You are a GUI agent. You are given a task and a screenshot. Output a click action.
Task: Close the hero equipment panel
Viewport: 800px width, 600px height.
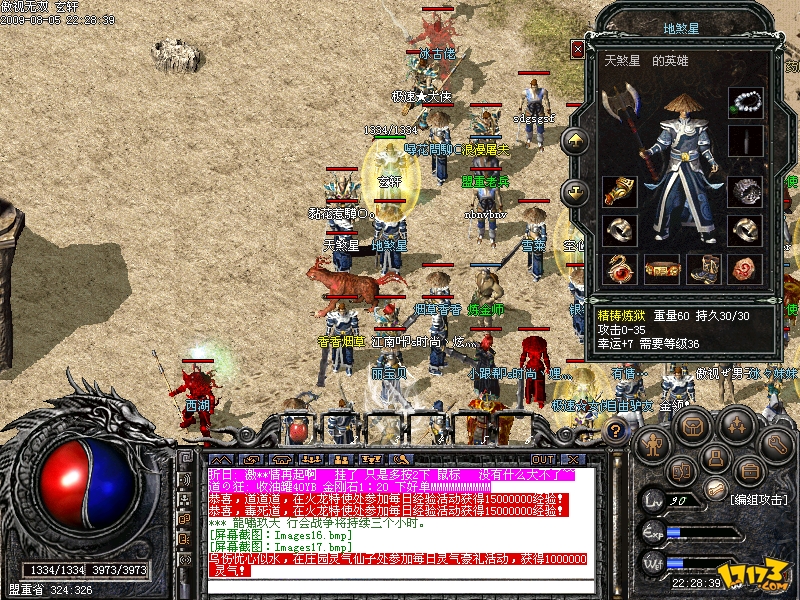(577, 49)
